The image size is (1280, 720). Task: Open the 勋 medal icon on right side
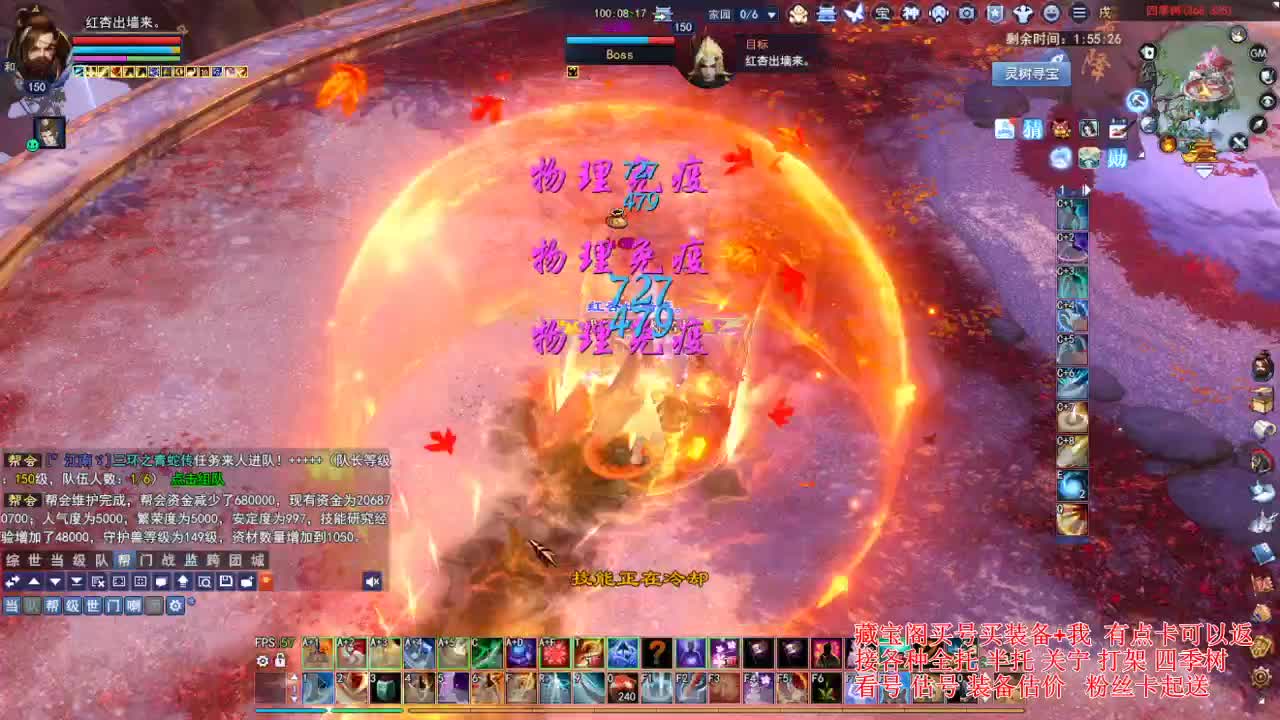point(1117,156)
